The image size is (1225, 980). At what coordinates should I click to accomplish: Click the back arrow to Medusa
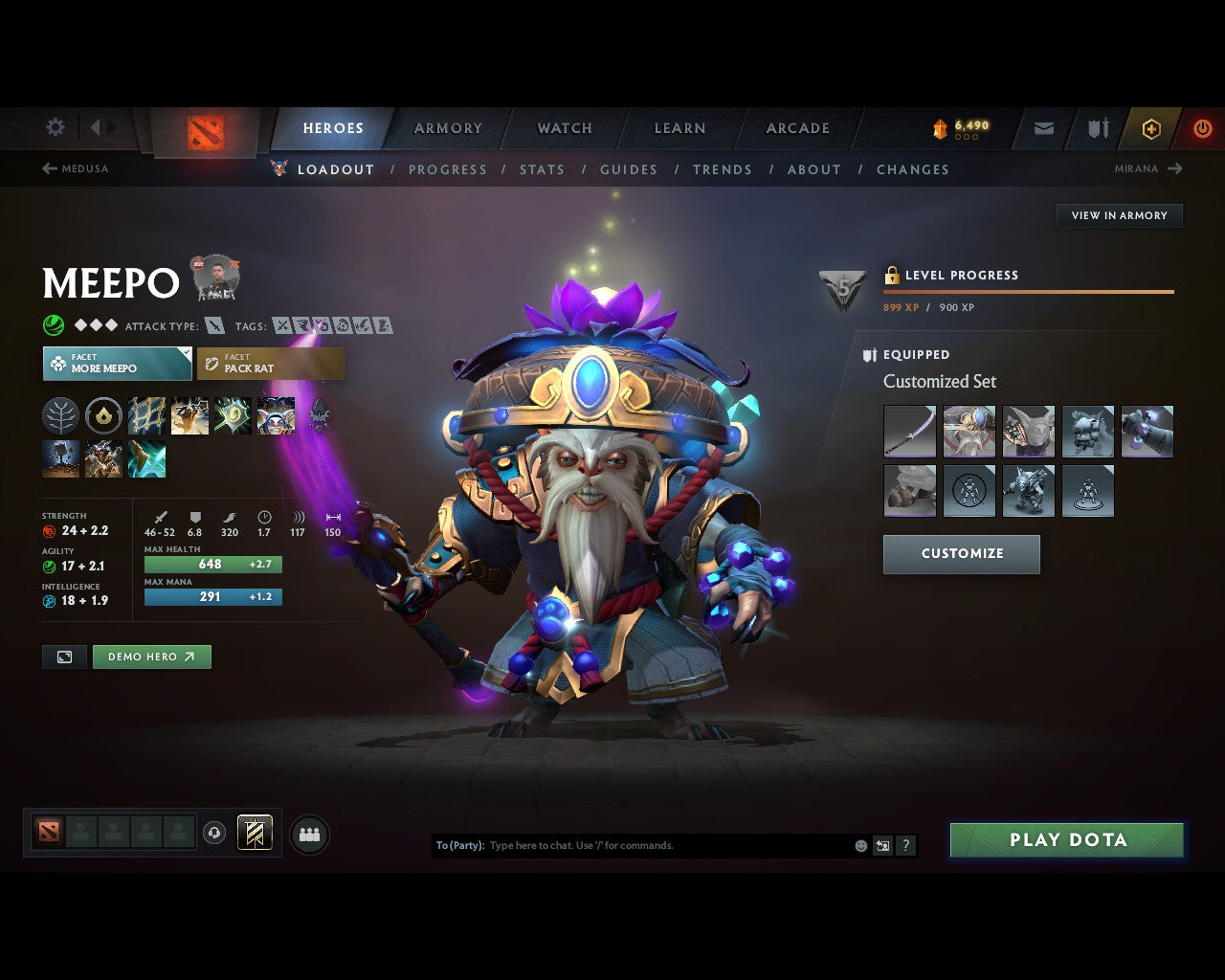coord(48,167)
